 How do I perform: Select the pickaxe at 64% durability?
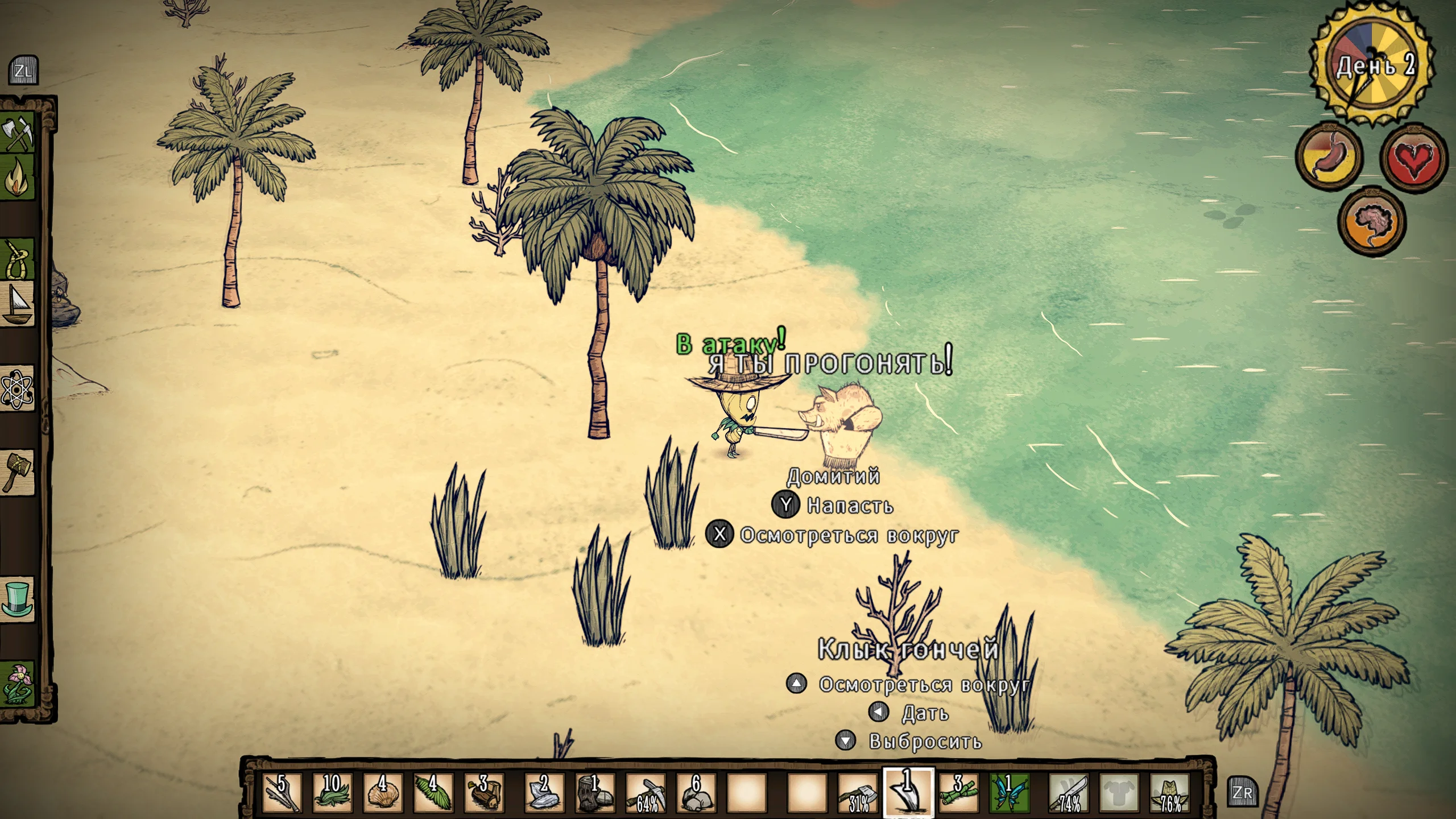tap(646, 792)
